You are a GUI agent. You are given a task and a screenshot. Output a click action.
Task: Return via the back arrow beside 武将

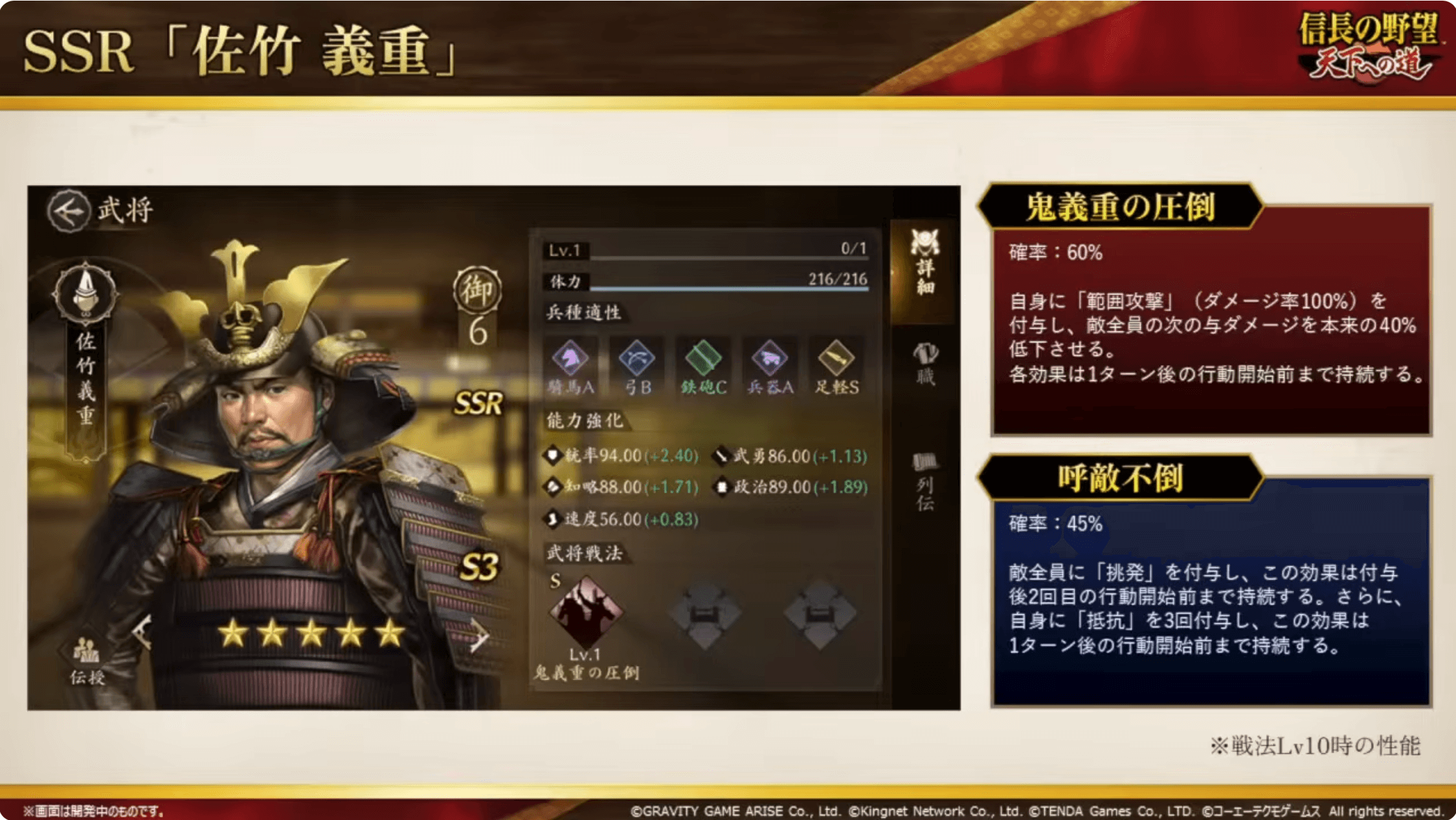point(70,210)
